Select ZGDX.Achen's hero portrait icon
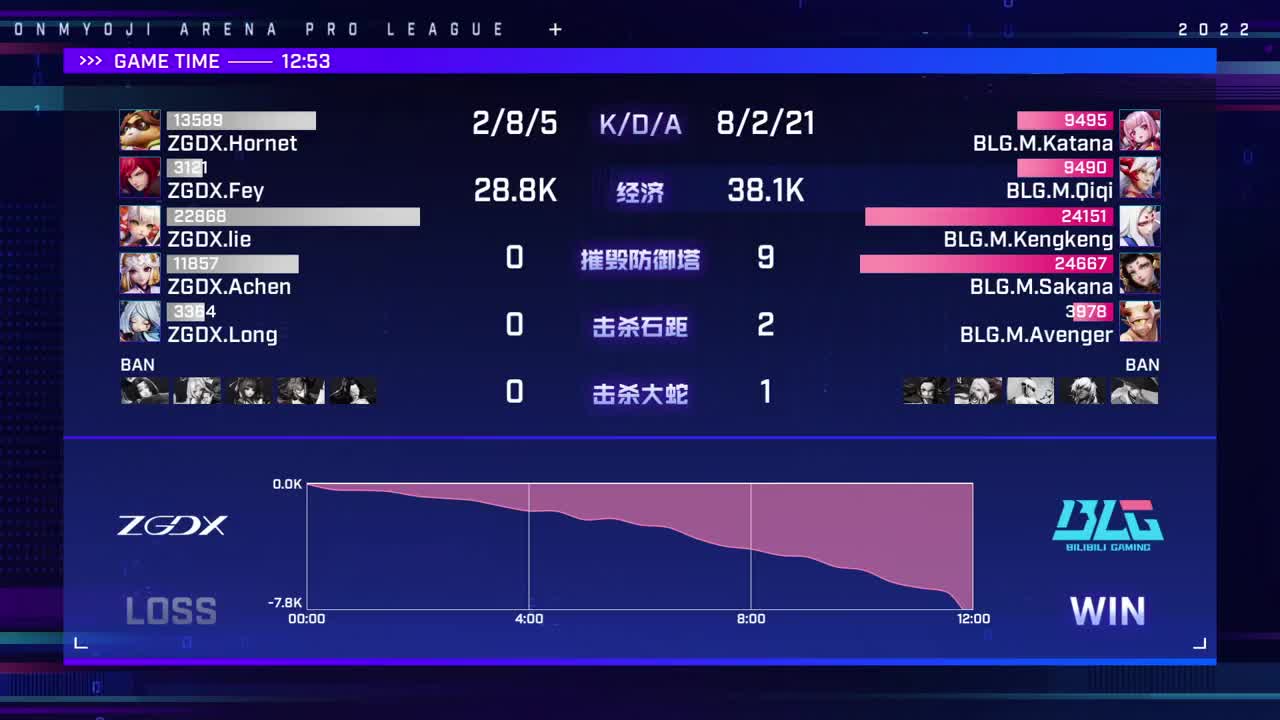 (140, 275)
